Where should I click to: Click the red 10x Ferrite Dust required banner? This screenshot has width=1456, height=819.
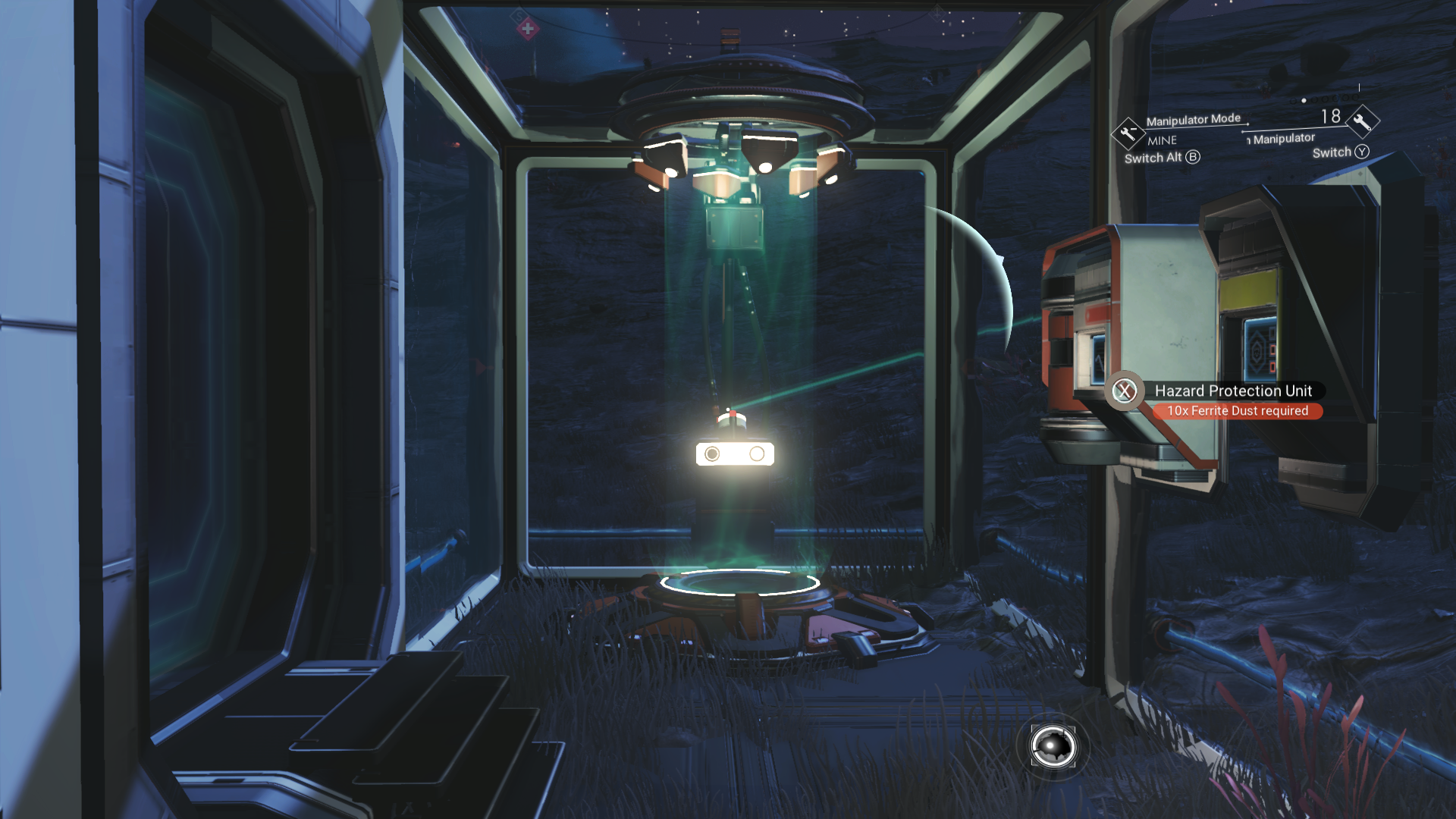pos(1239,410)
